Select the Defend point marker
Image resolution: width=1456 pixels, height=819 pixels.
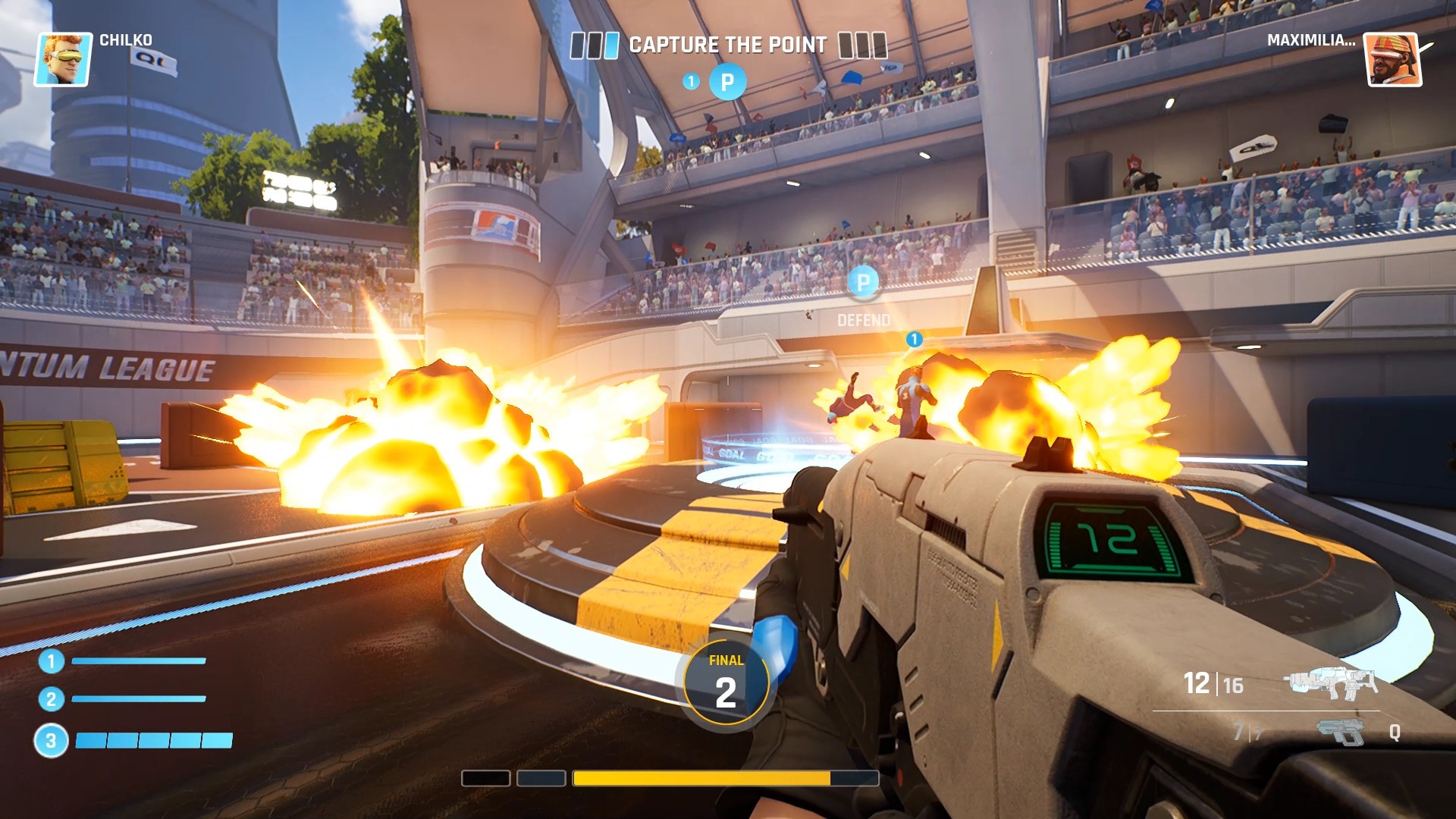pyautogui.click(x=863, y=283)
